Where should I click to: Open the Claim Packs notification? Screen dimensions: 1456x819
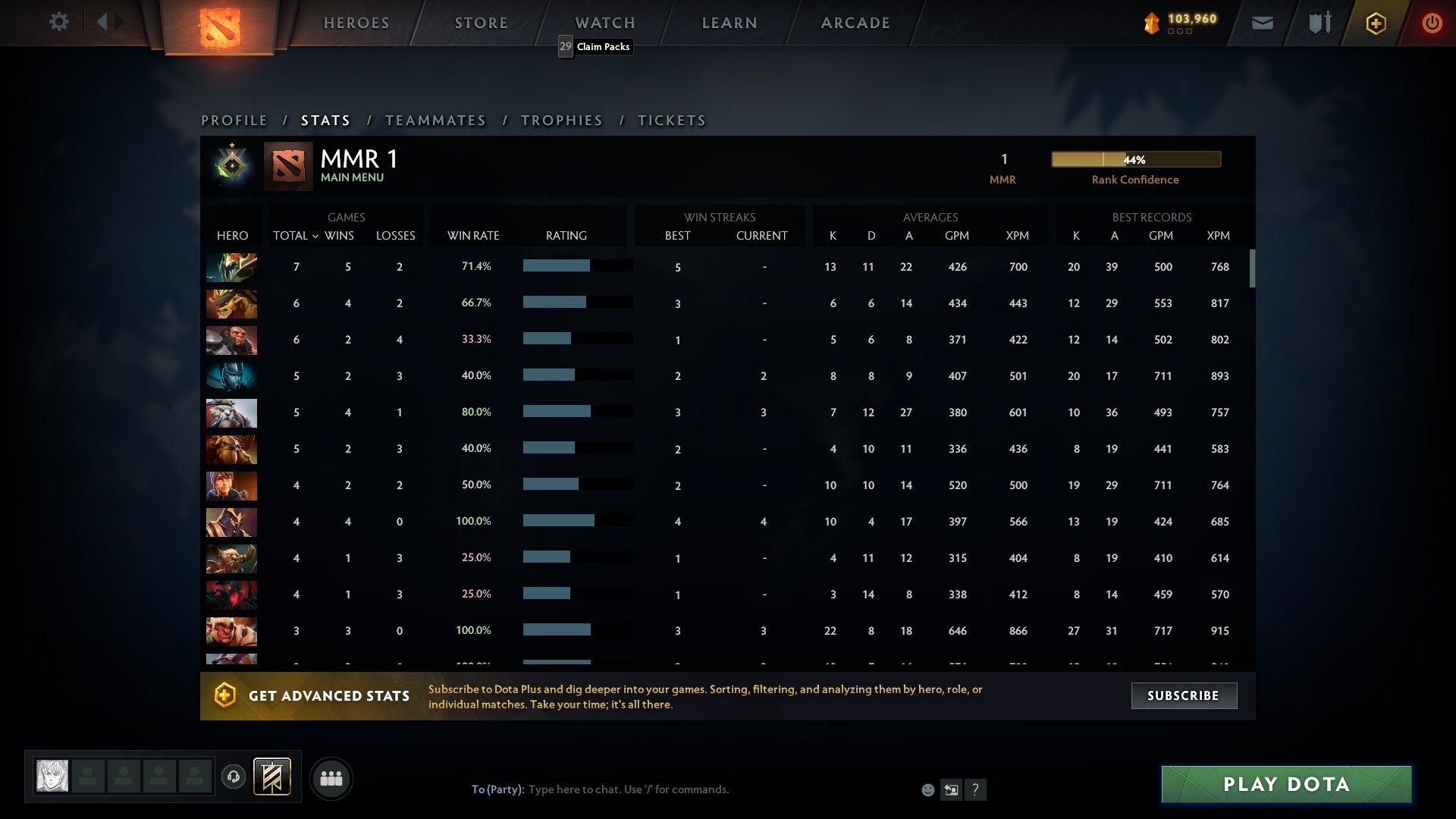(x=595, y=47)
